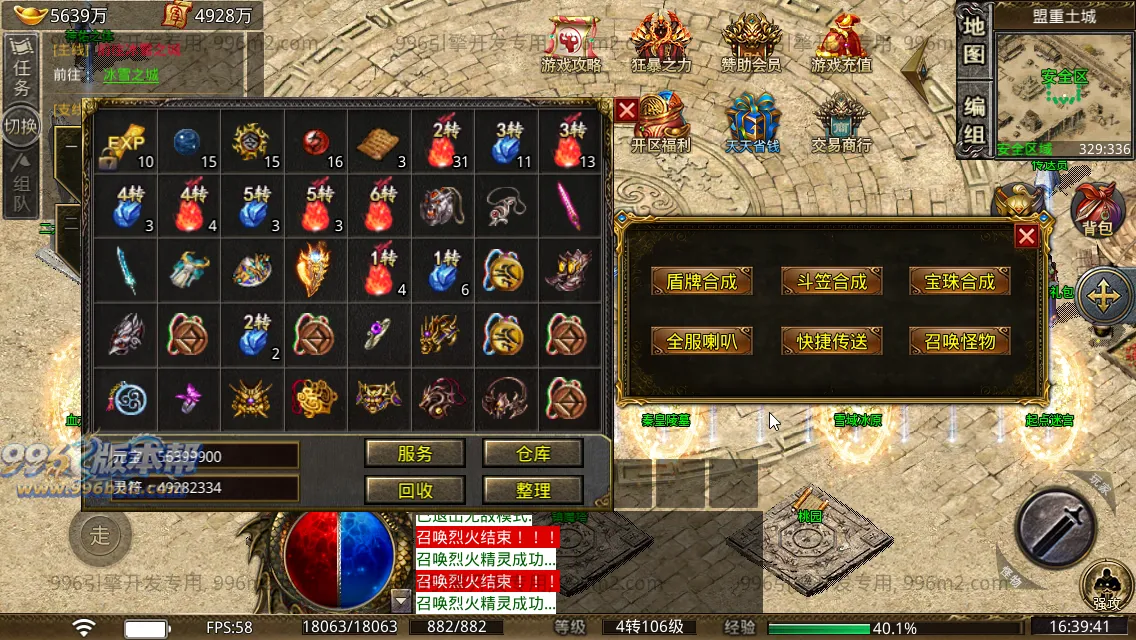Open the 仓库 warehouse

pyautogui.click(x=533, y=453)
